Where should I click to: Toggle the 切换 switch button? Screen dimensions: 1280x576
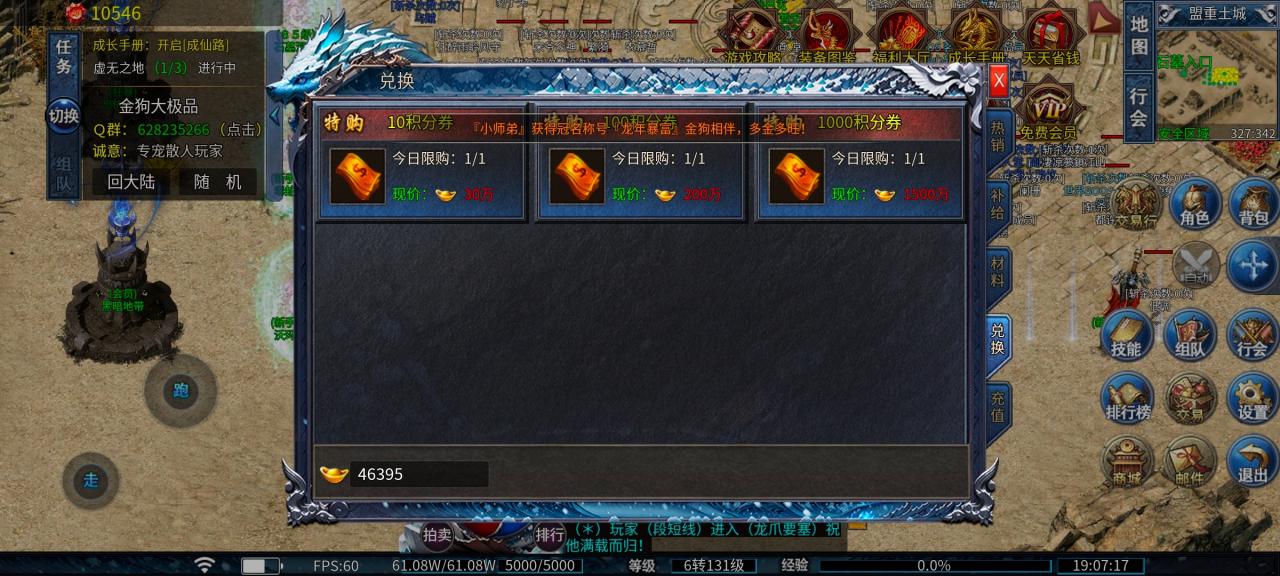pos(63,115)
